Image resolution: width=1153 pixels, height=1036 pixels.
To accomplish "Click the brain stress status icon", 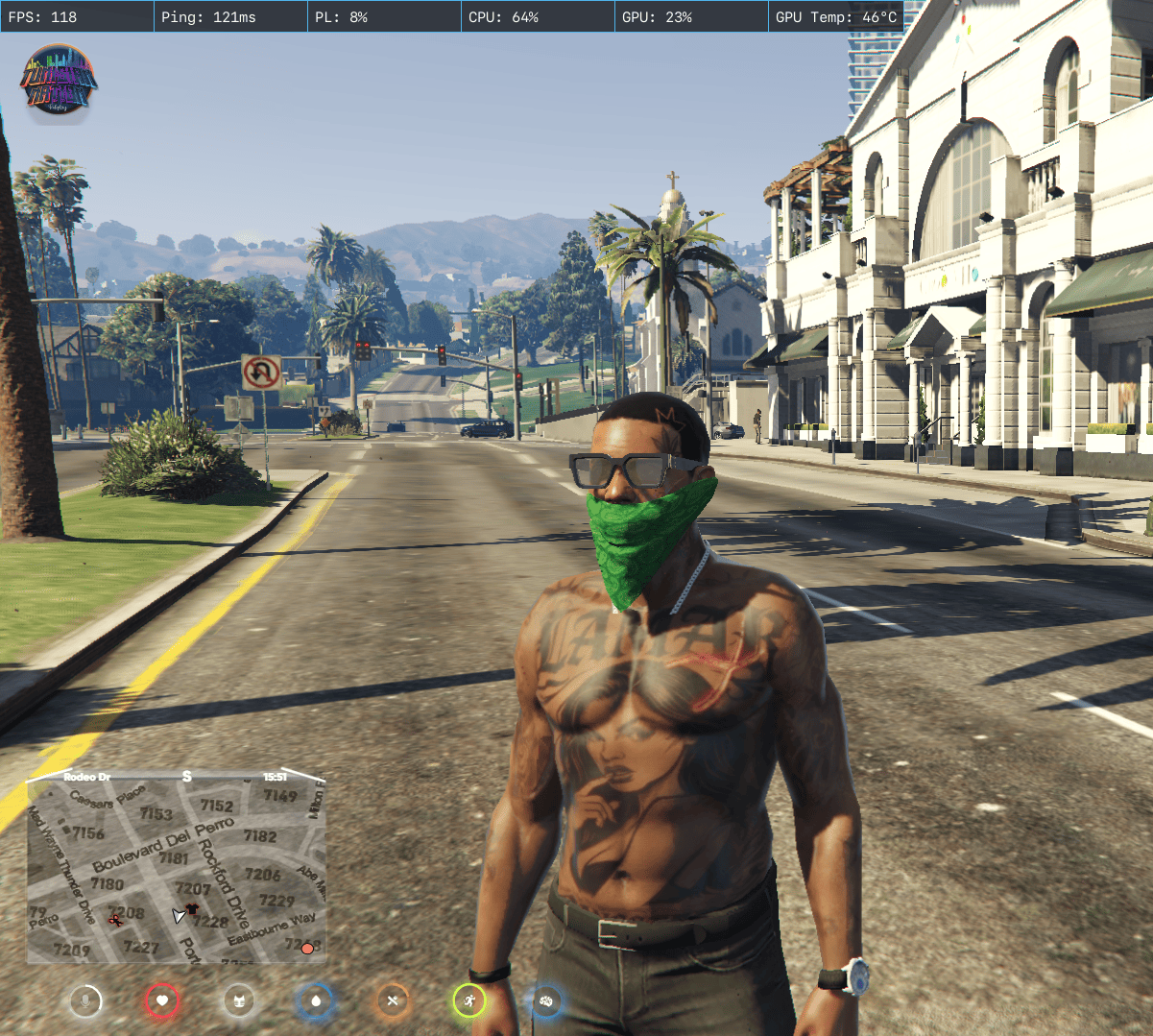I will point(546,1001).
